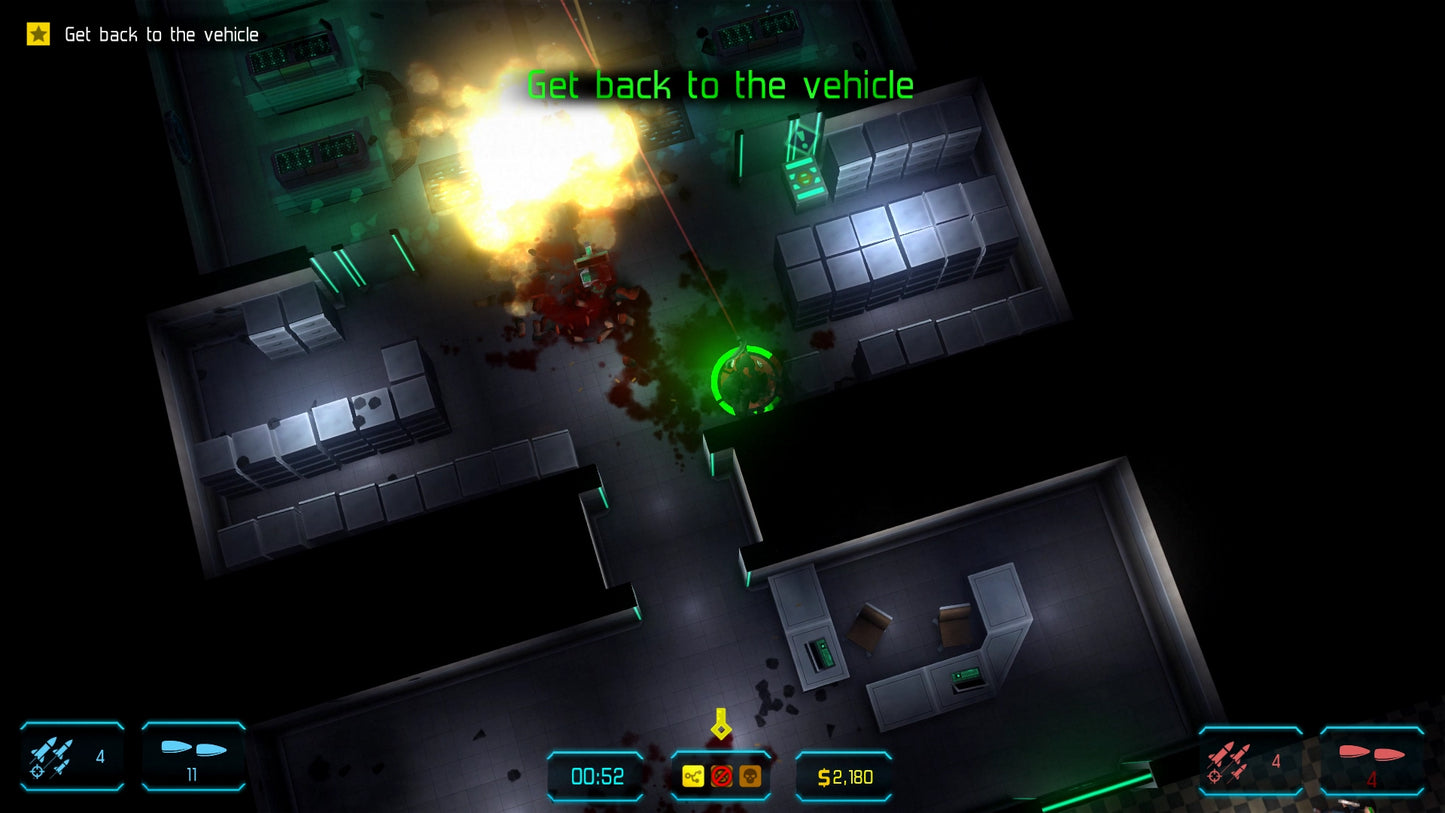The width and height of the screenshot is (1445, 813).
Task: Click the orange skull status icon
Action: [749, 776]
